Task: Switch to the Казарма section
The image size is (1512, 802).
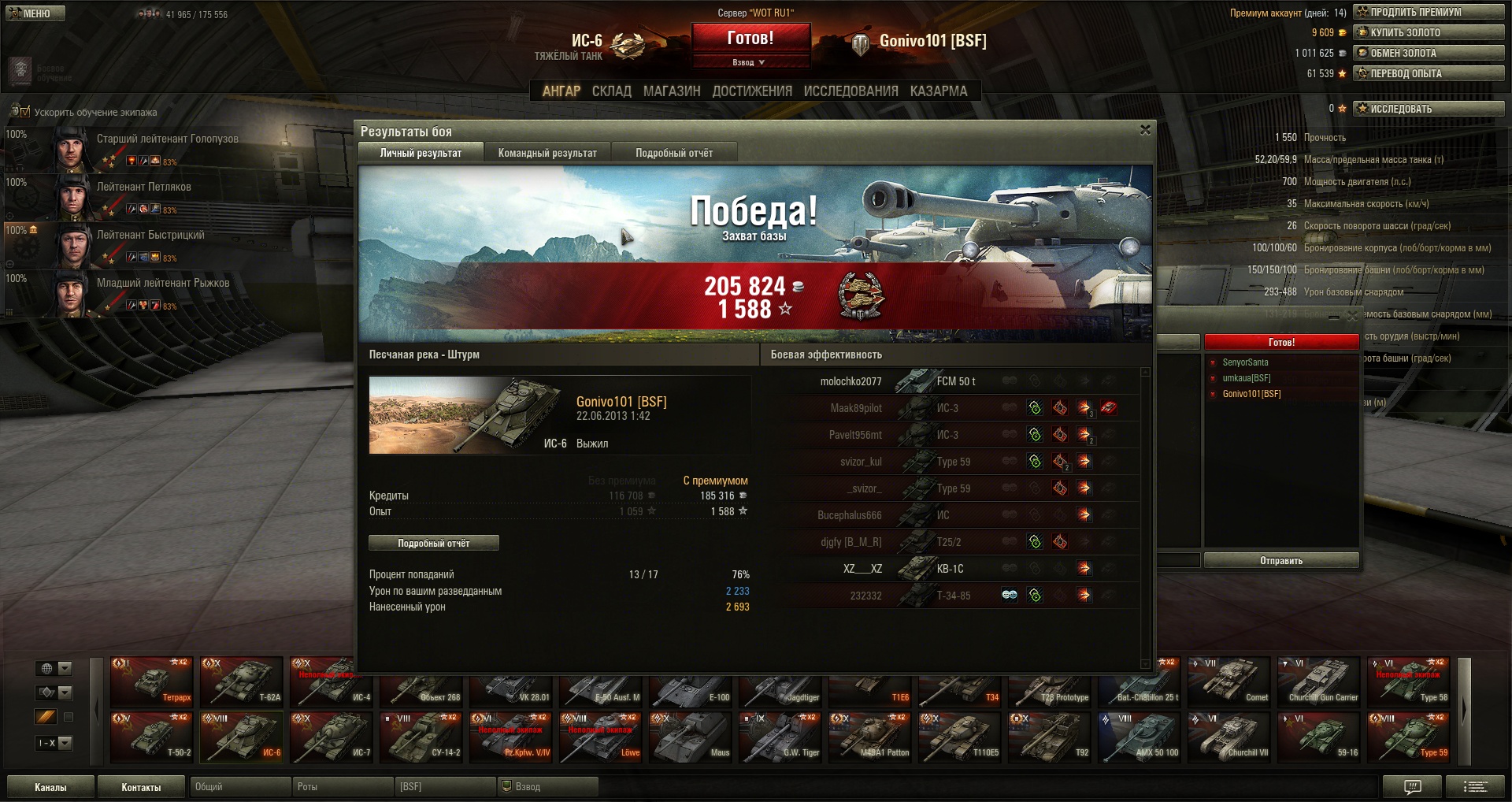Action: click(939, 91)
